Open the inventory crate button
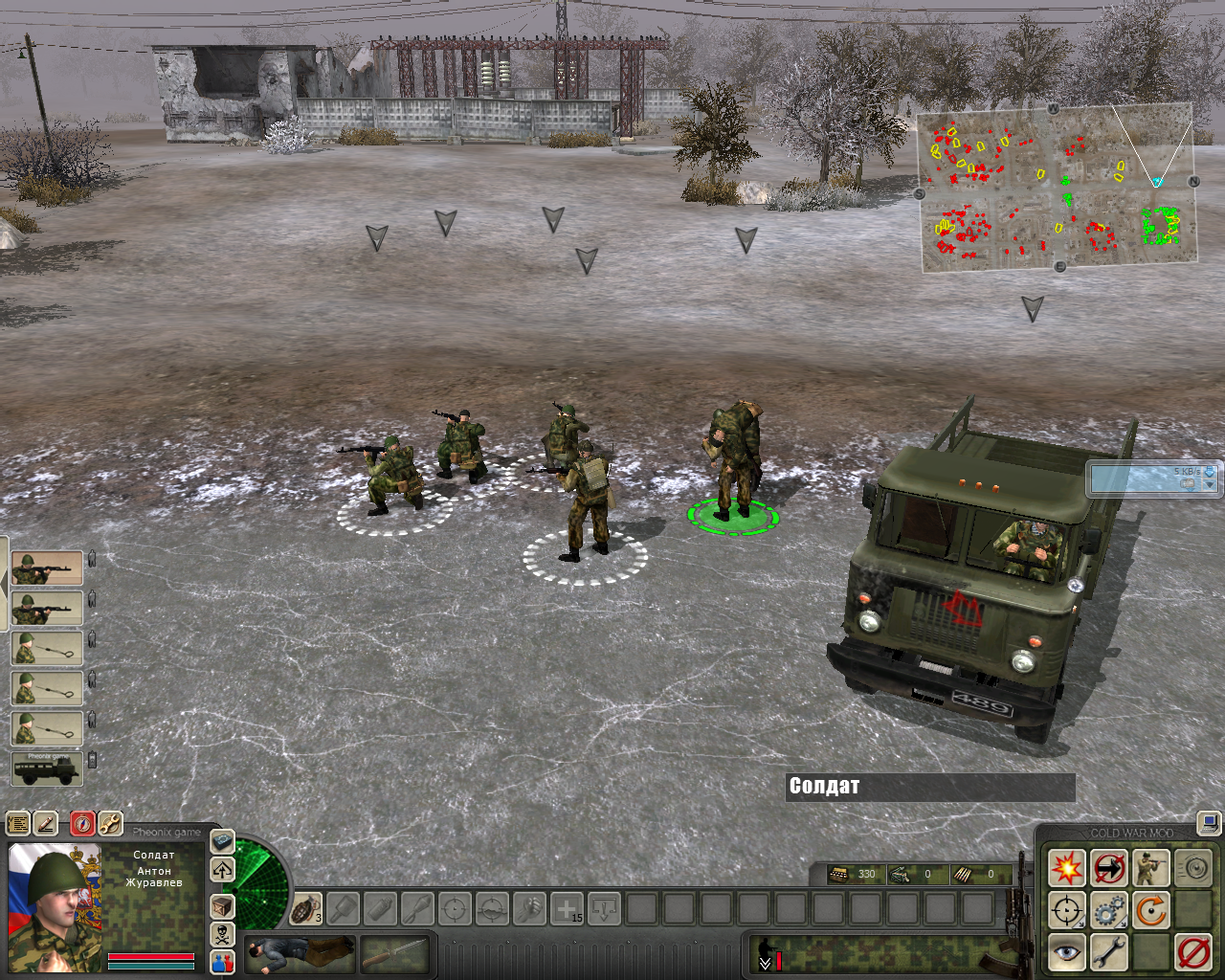 222,906
